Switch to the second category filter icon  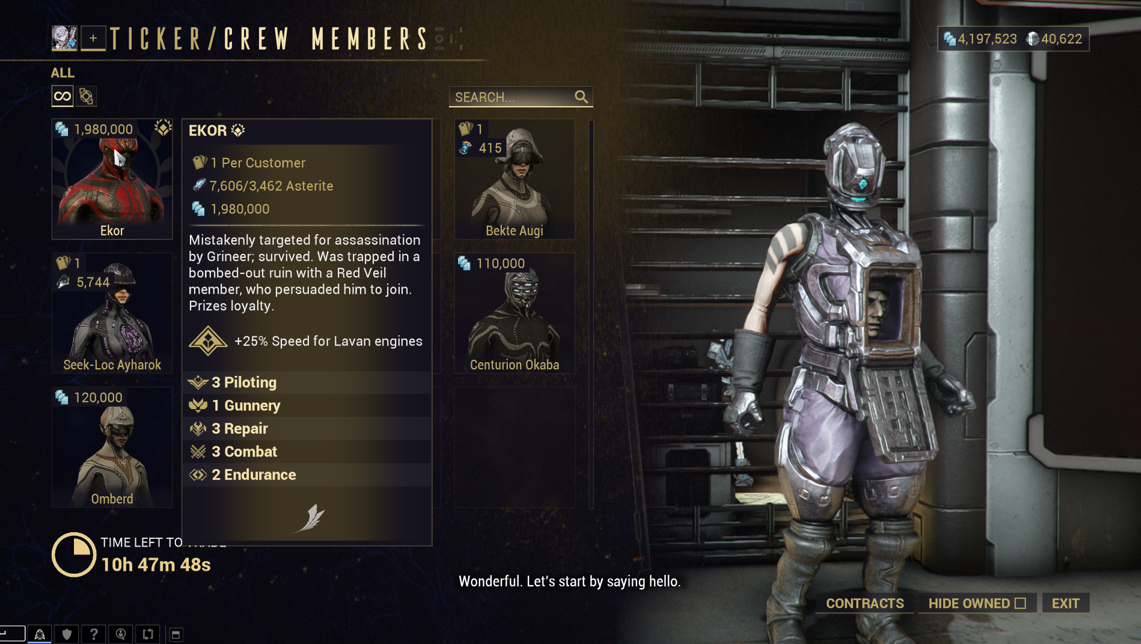tap(87, 96)
